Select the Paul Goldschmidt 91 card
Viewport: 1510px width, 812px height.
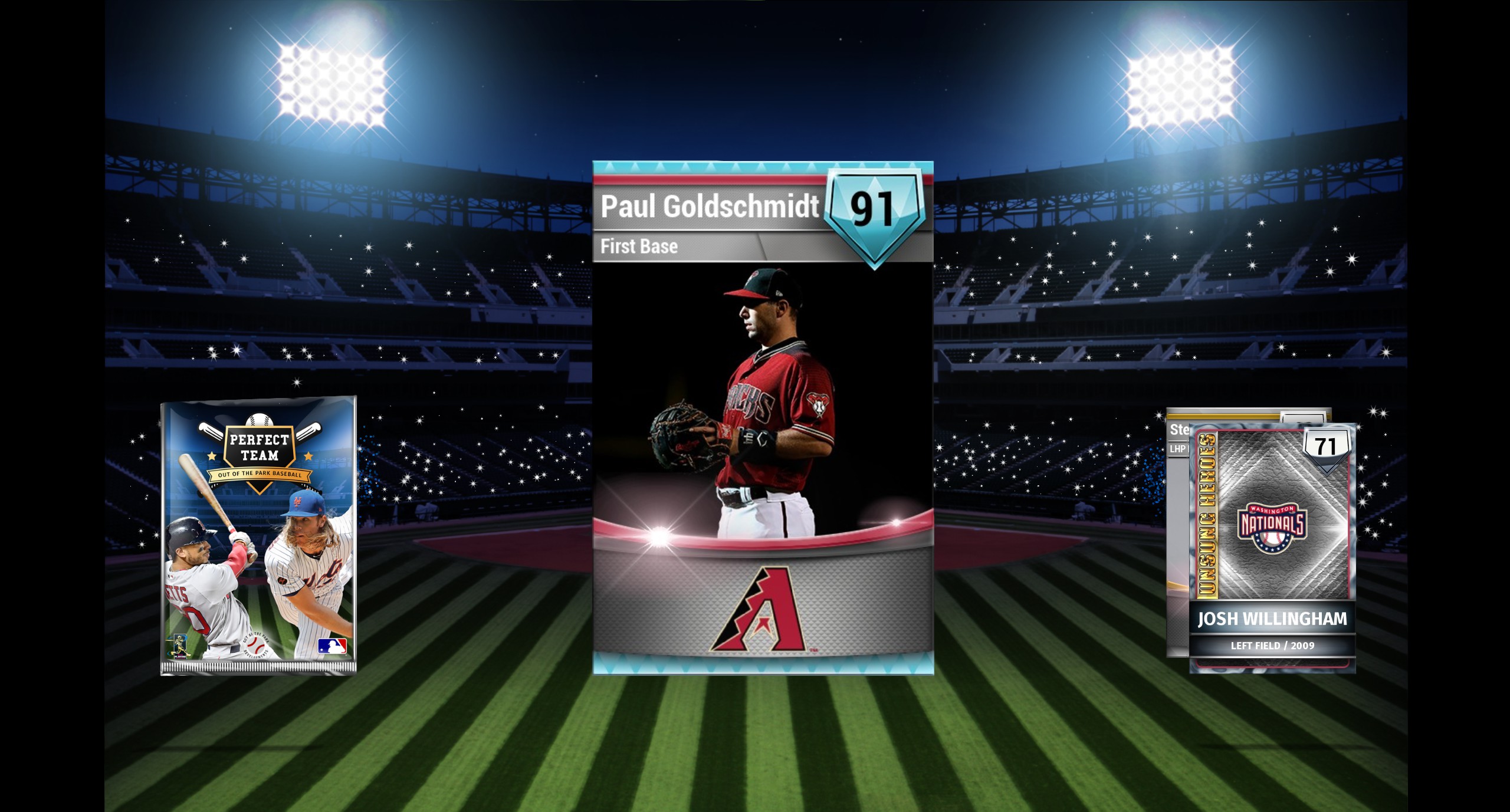(763, 417)
